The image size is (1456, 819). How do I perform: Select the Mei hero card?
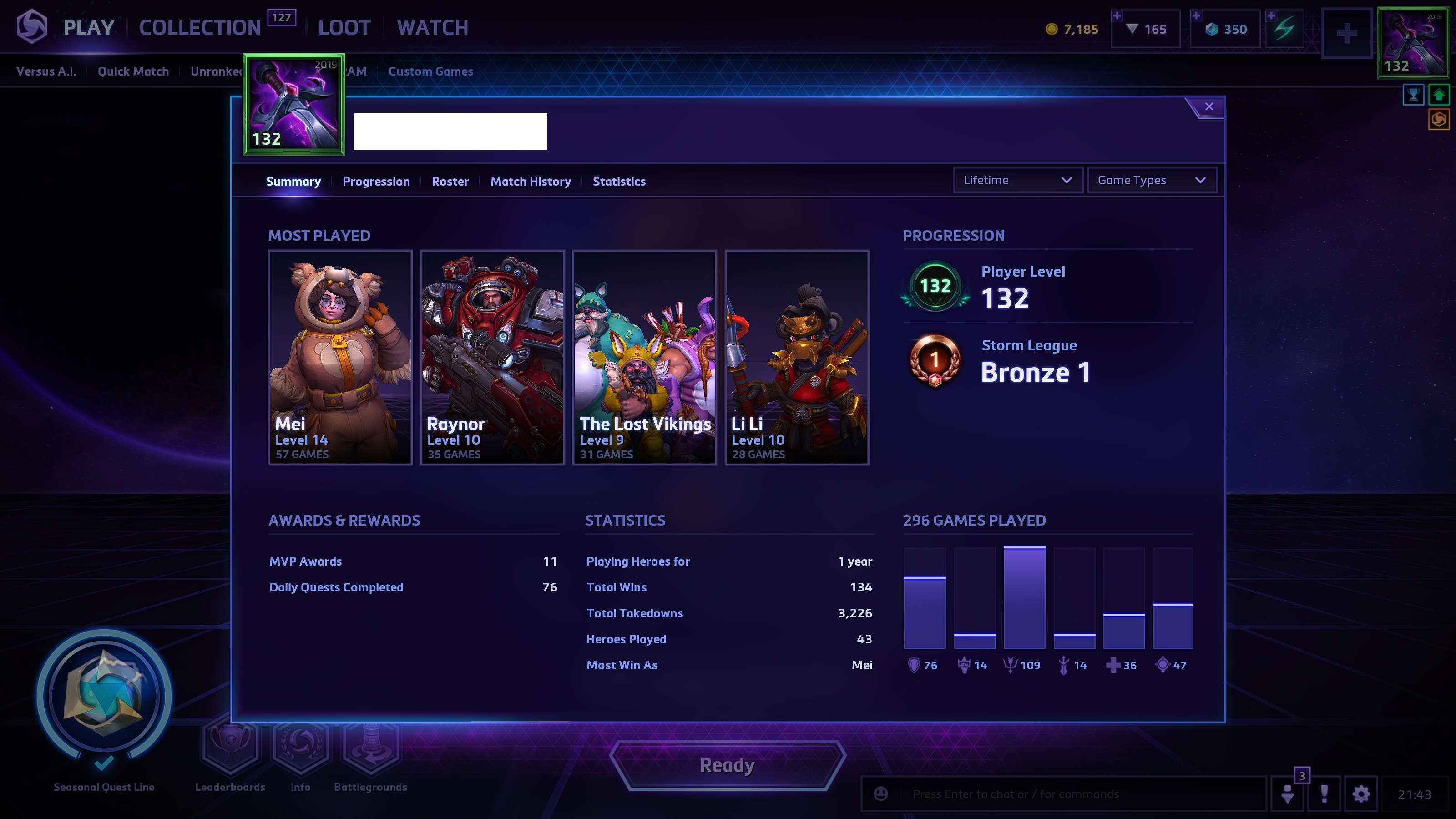(340, 357)
